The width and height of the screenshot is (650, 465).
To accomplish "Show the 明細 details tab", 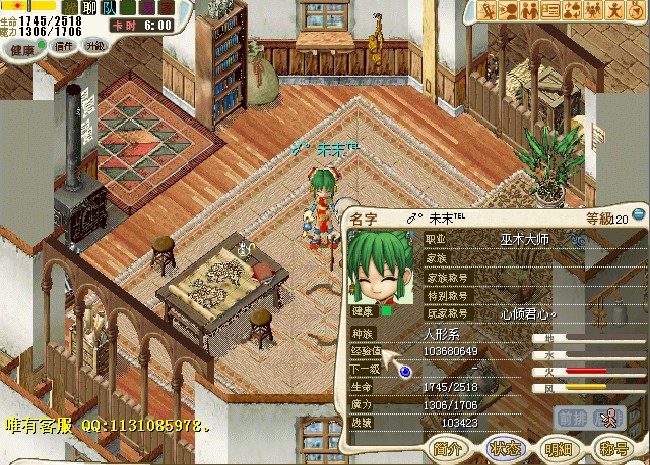I will pyautogui.click(x=558, y=448).
